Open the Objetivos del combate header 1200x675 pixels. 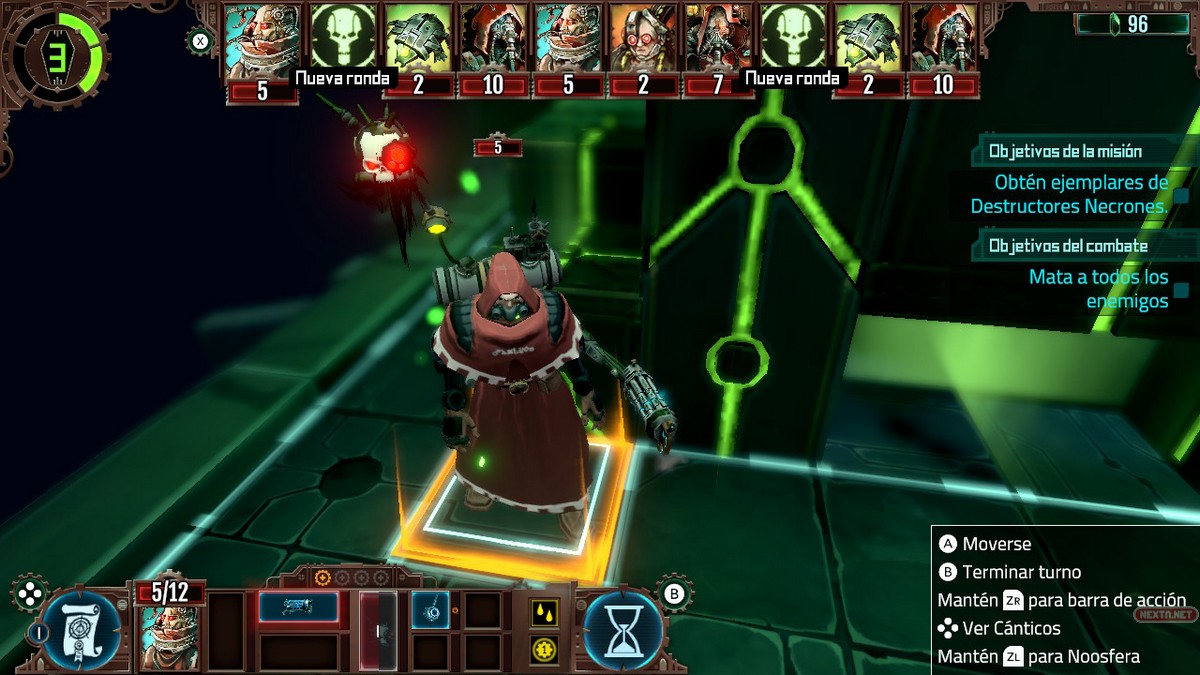1068,246
